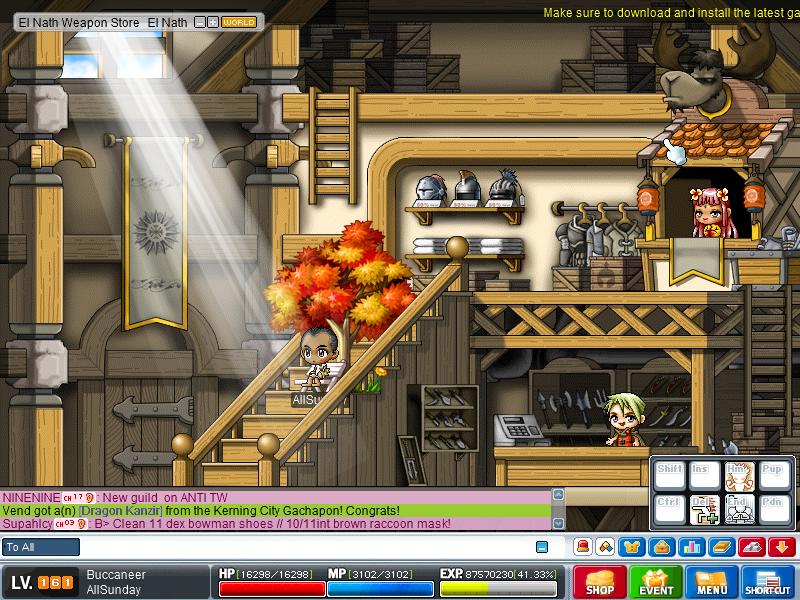Viewport: 800px width, 600px height.
Task: Minimize the minimap with the minus button
Action: pyautogui.click(x=200, y=21)
